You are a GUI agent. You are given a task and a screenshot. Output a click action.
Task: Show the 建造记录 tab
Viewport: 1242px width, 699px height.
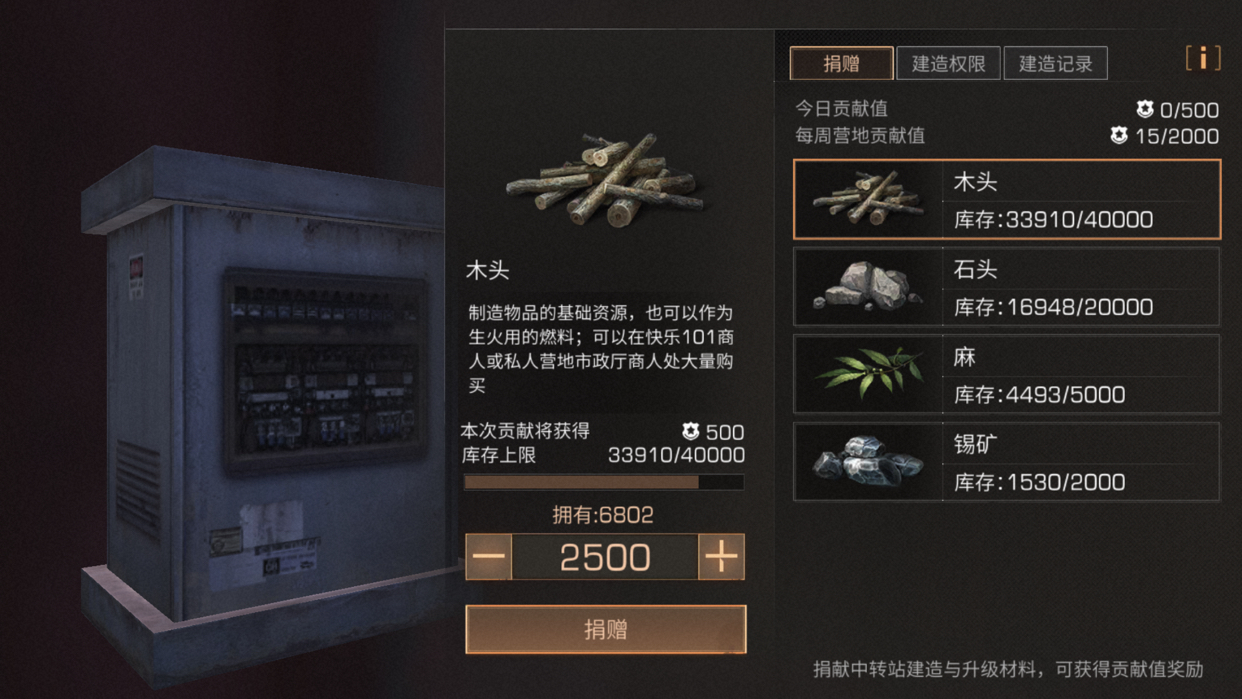click(x=1055, y=64)
